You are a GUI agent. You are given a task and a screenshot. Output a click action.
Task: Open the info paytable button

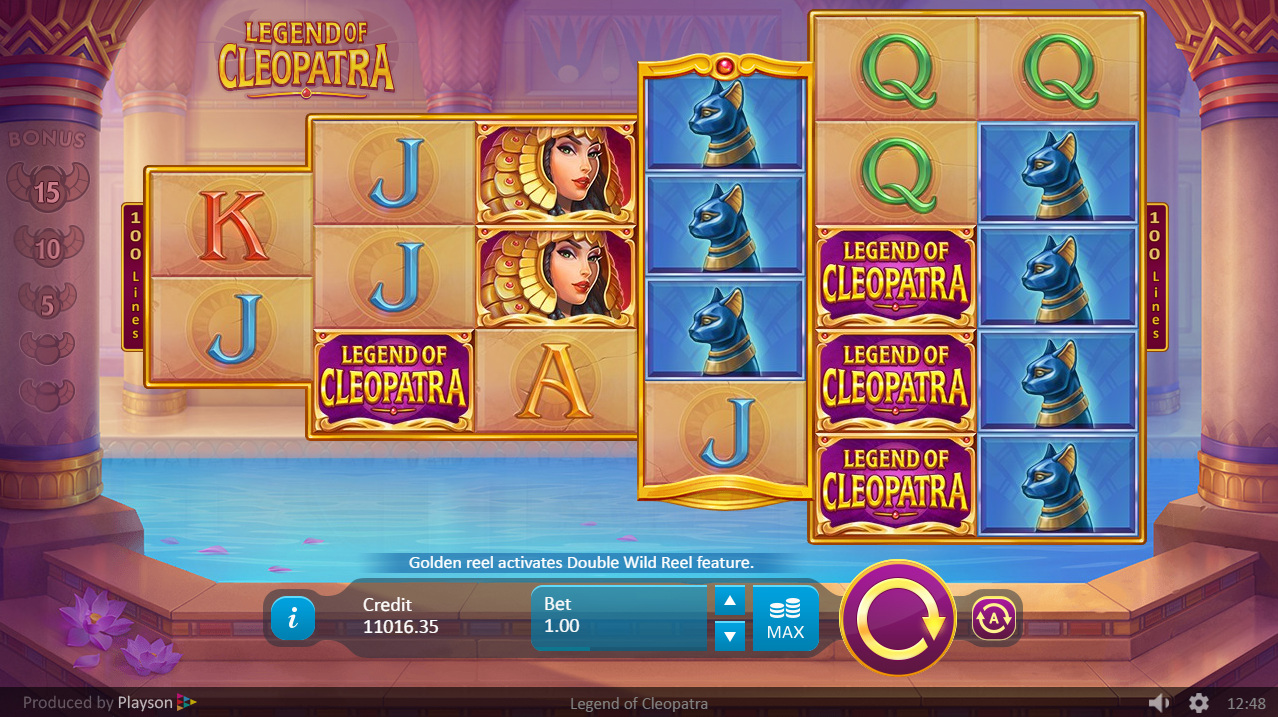coord(293,619)
